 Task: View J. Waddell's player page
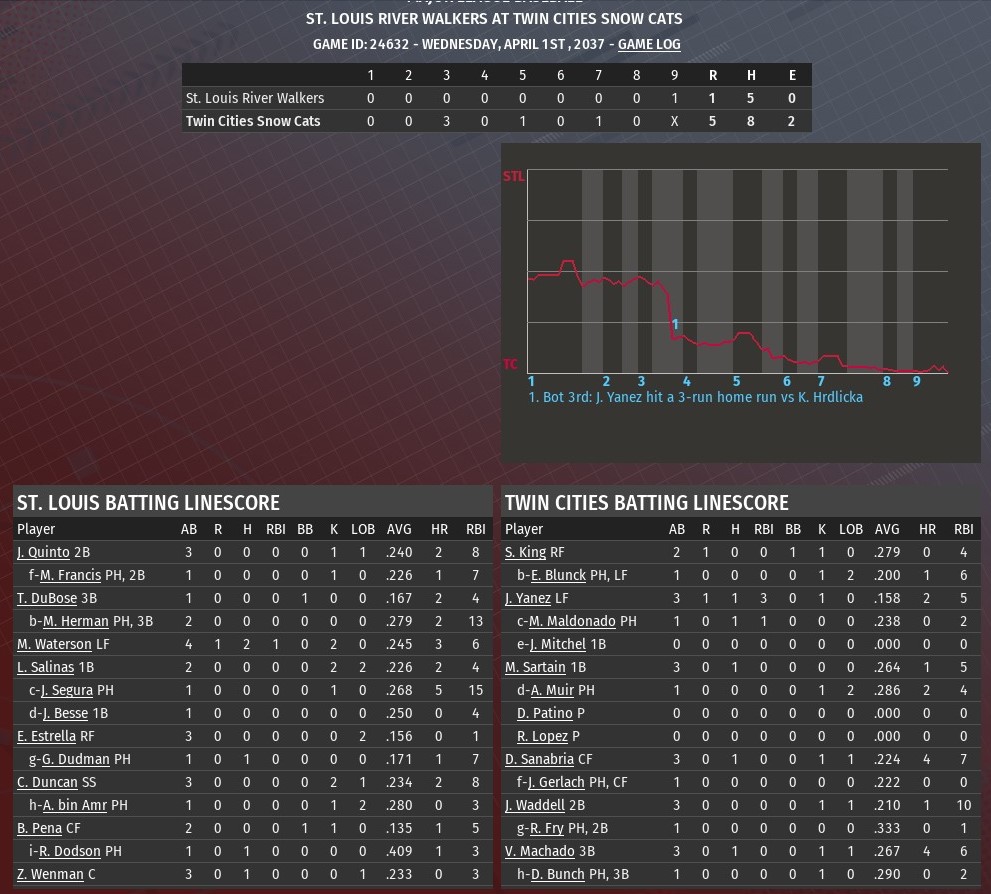coord(536,805)
